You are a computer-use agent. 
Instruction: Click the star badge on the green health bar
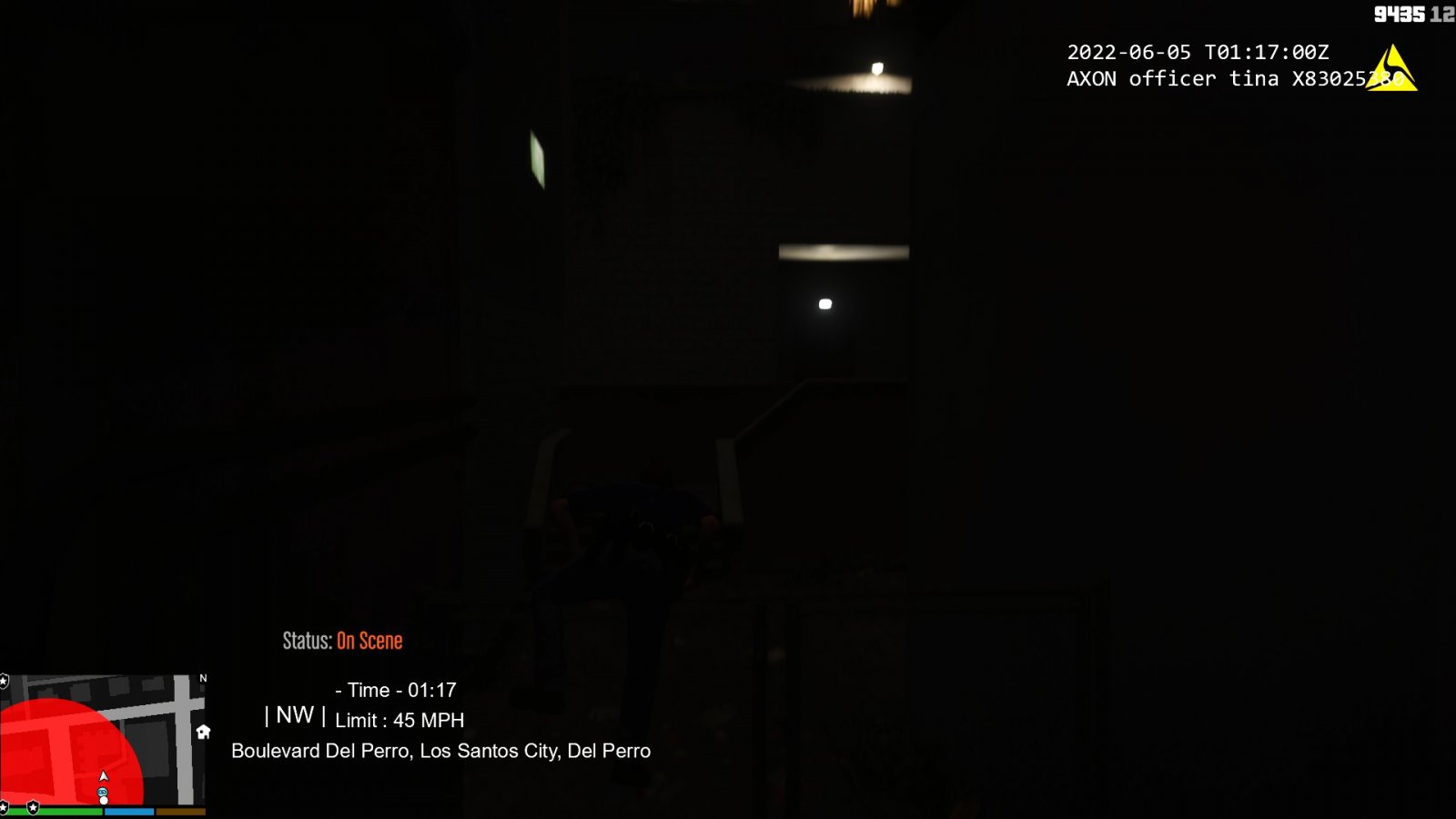coord(34,806)
